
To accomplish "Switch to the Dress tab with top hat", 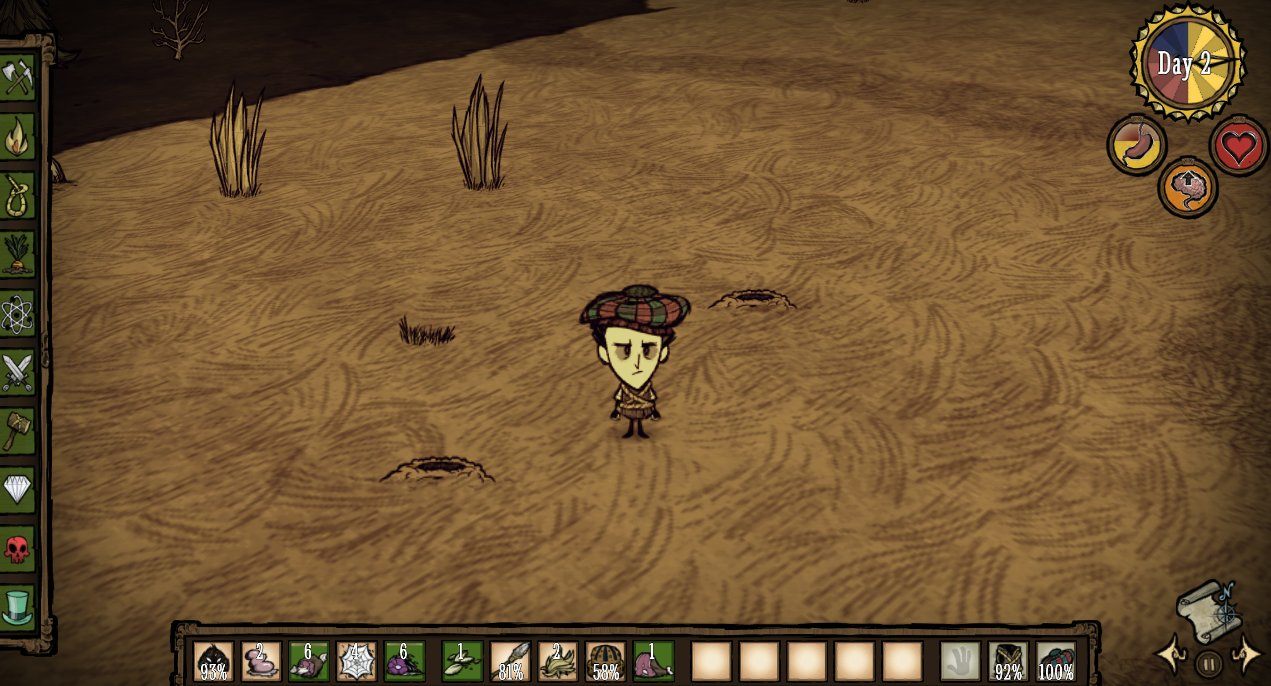I will [18, 606].
